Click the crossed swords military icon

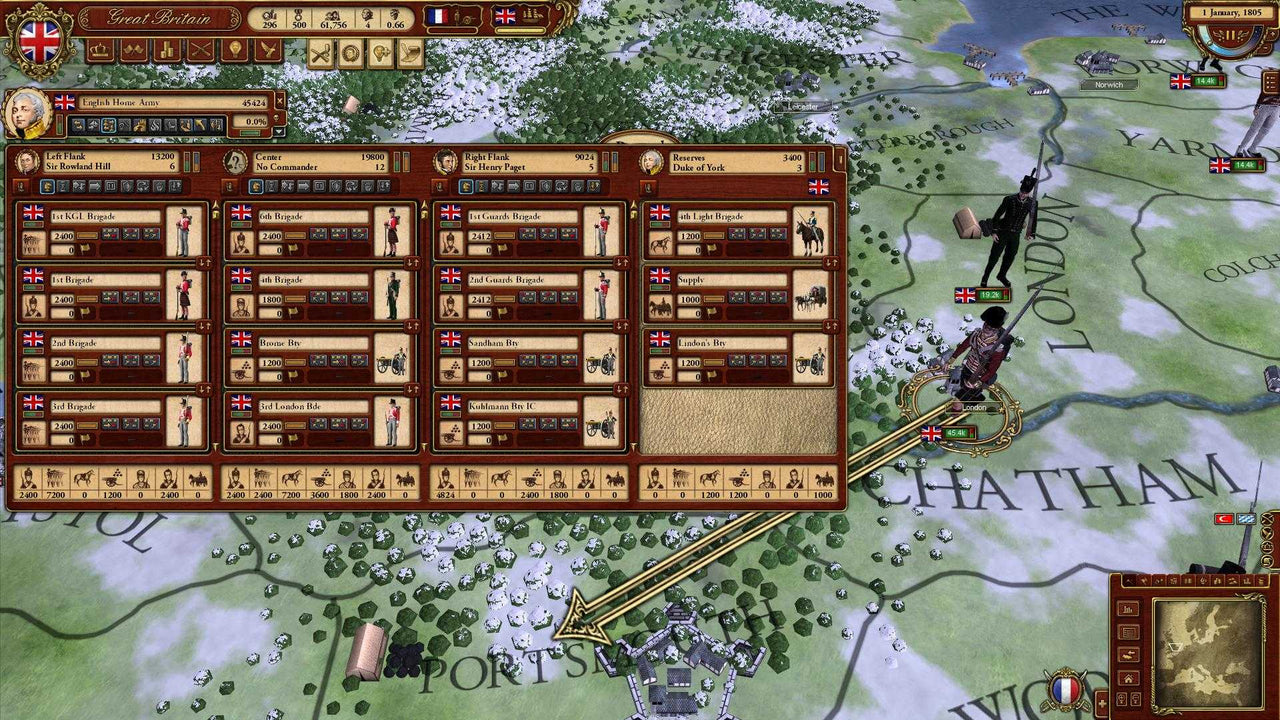(200, 48)
